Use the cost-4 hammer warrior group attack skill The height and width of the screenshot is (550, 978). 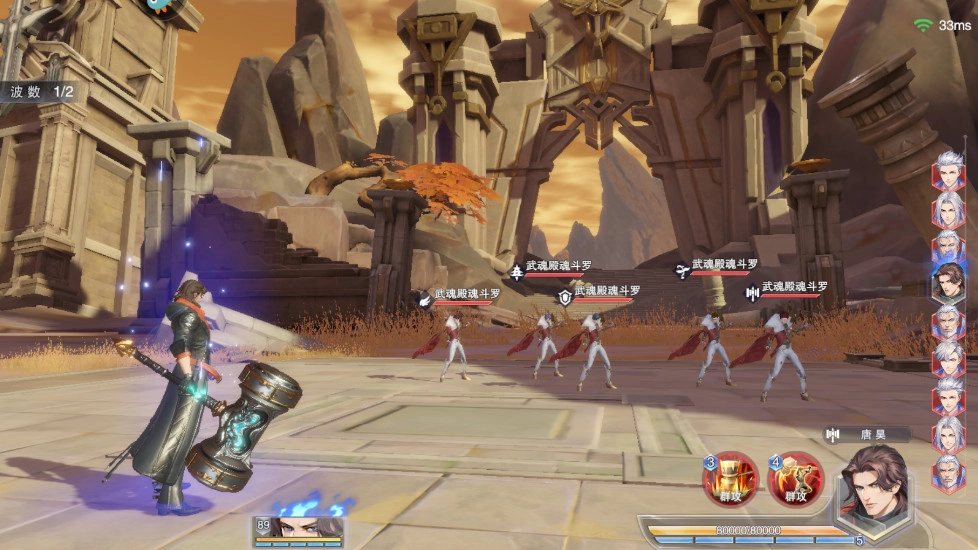click(795, 478)
